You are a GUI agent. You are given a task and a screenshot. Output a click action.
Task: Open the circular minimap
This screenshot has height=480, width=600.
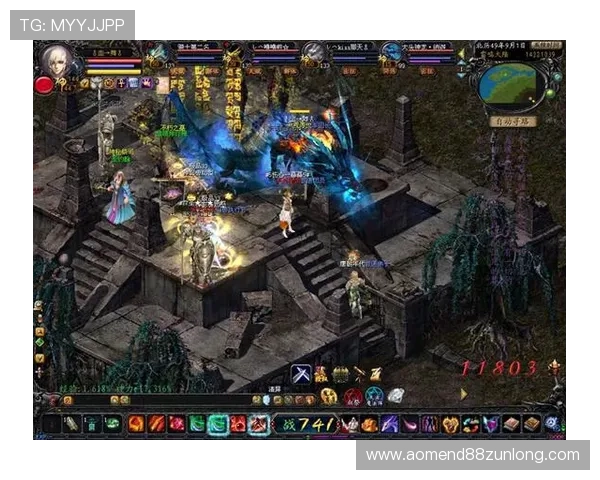pos(510,86)
